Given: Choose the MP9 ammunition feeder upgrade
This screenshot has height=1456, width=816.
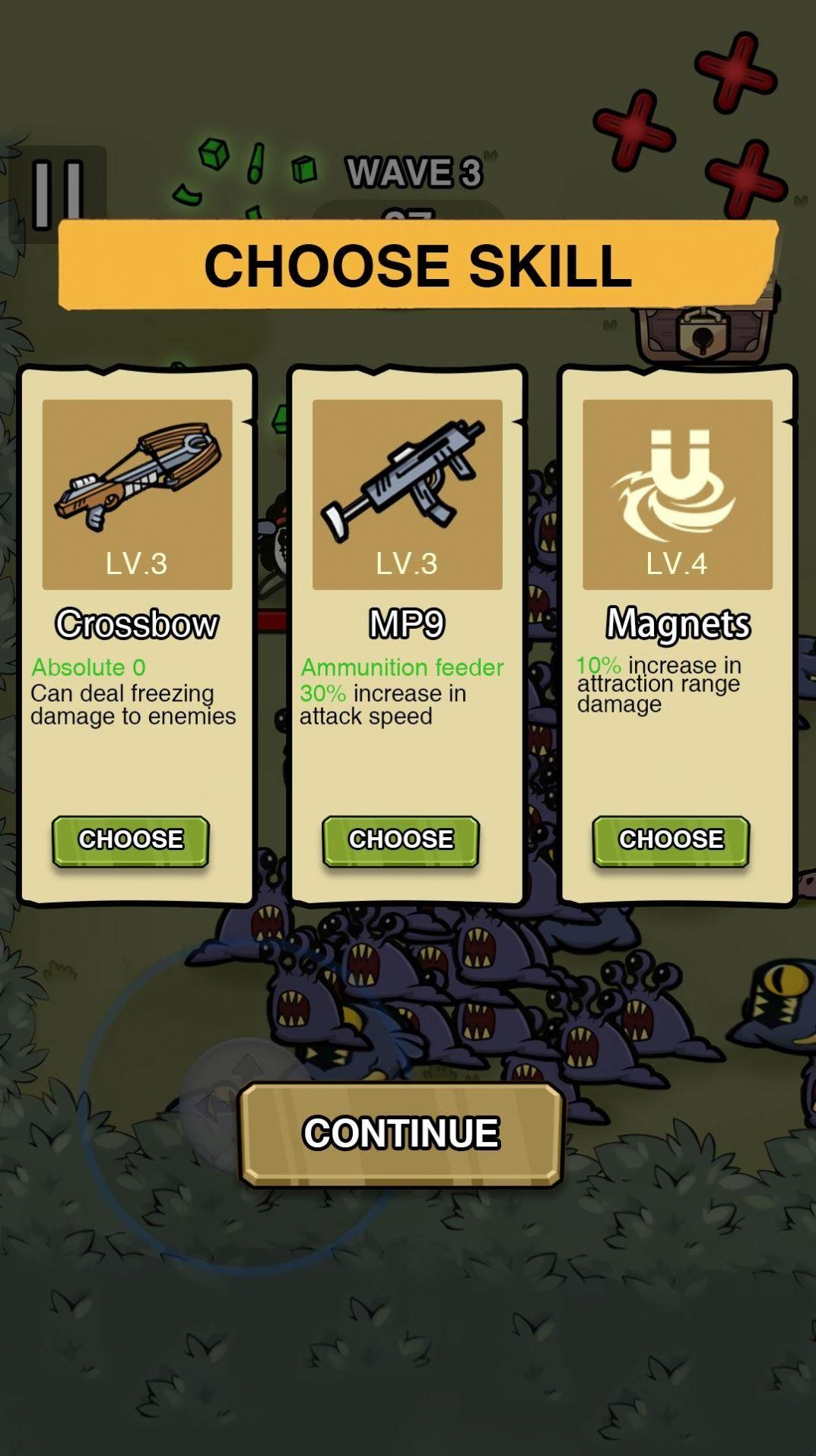Looking at the screenshot, I should coord(401,840).
